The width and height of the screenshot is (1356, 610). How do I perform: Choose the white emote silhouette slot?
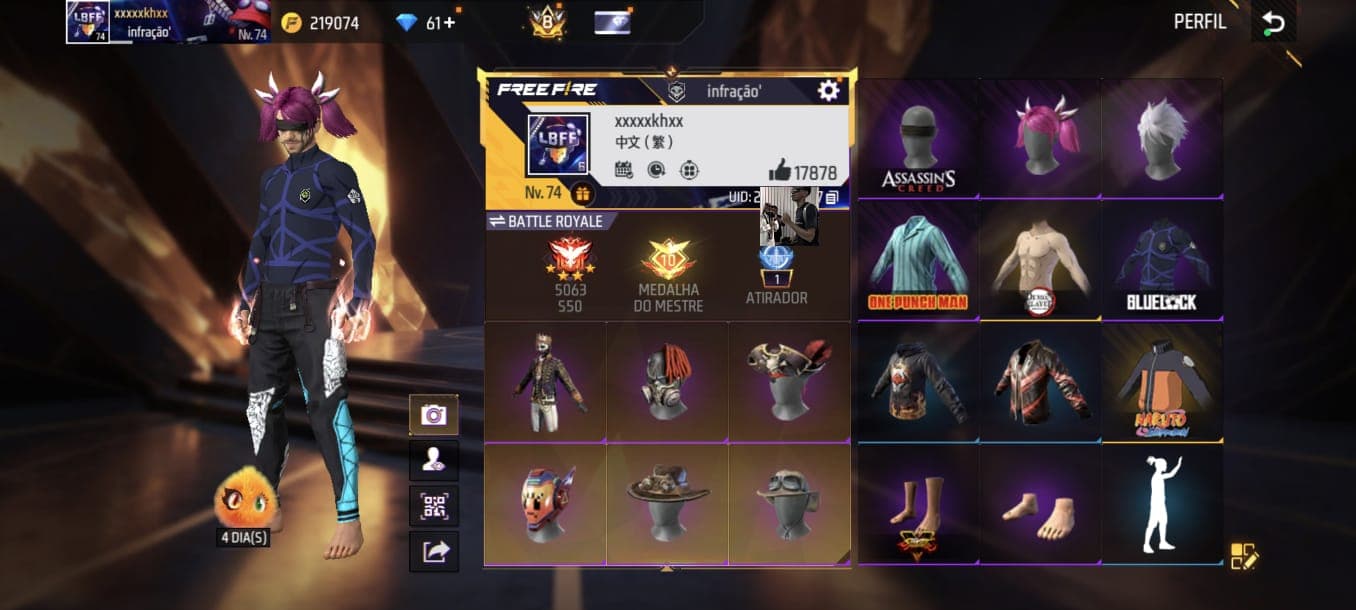pos(1161,503)
